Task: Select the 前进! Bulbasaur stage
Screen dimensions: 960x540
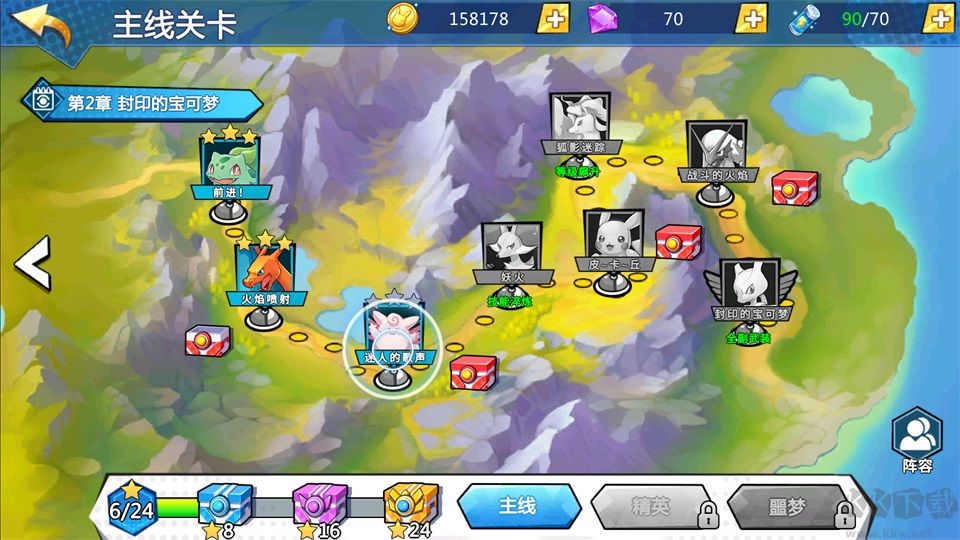Action: (230, 165)
